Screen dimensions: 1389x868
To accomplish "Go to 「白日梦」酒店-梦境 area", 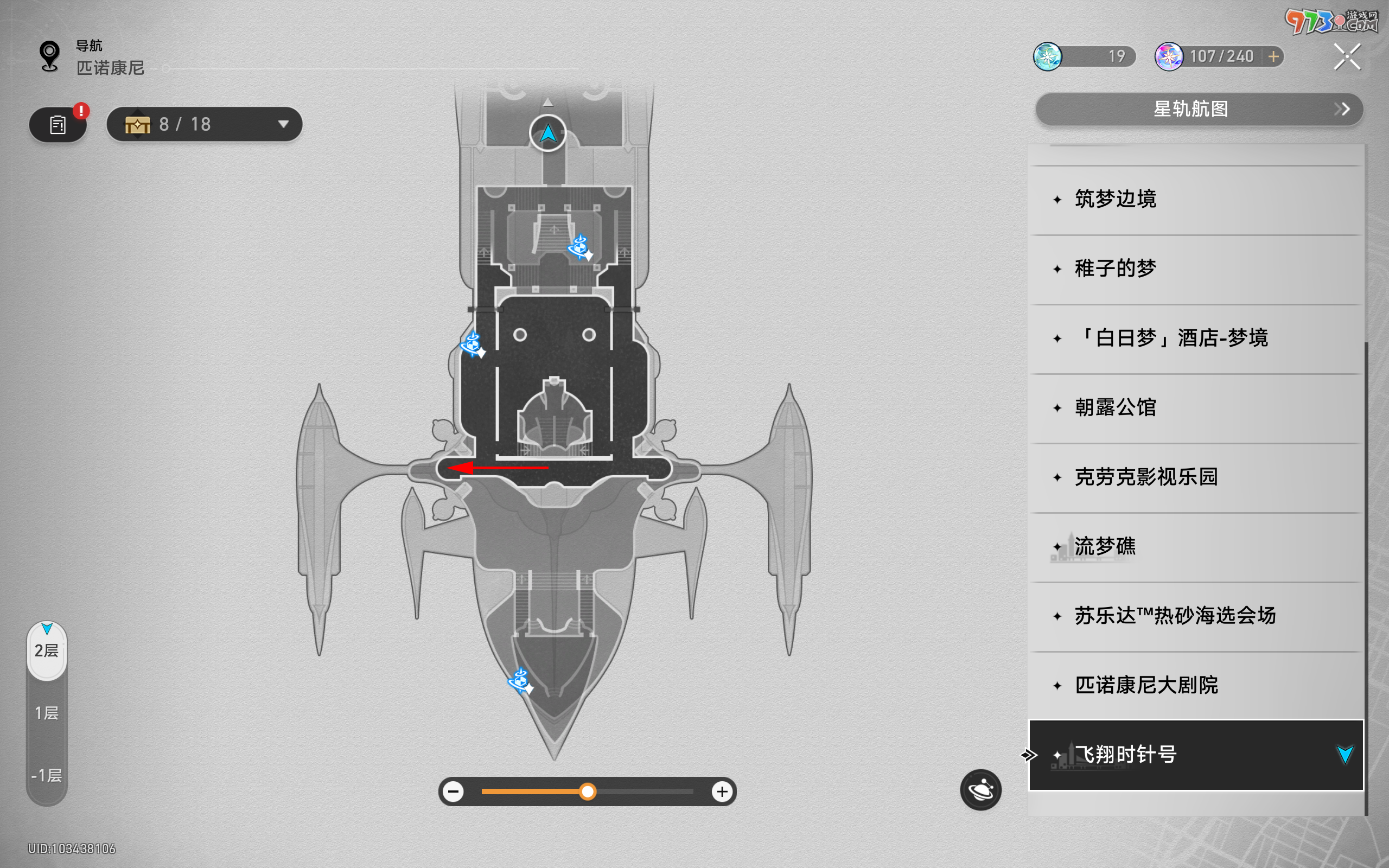I will point(1194,338).
